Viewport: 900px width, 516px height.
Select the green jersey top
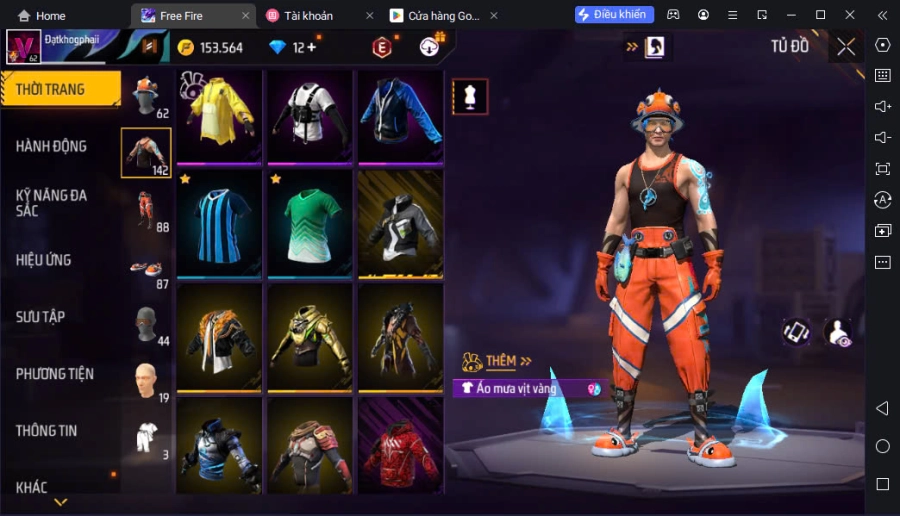310,219
